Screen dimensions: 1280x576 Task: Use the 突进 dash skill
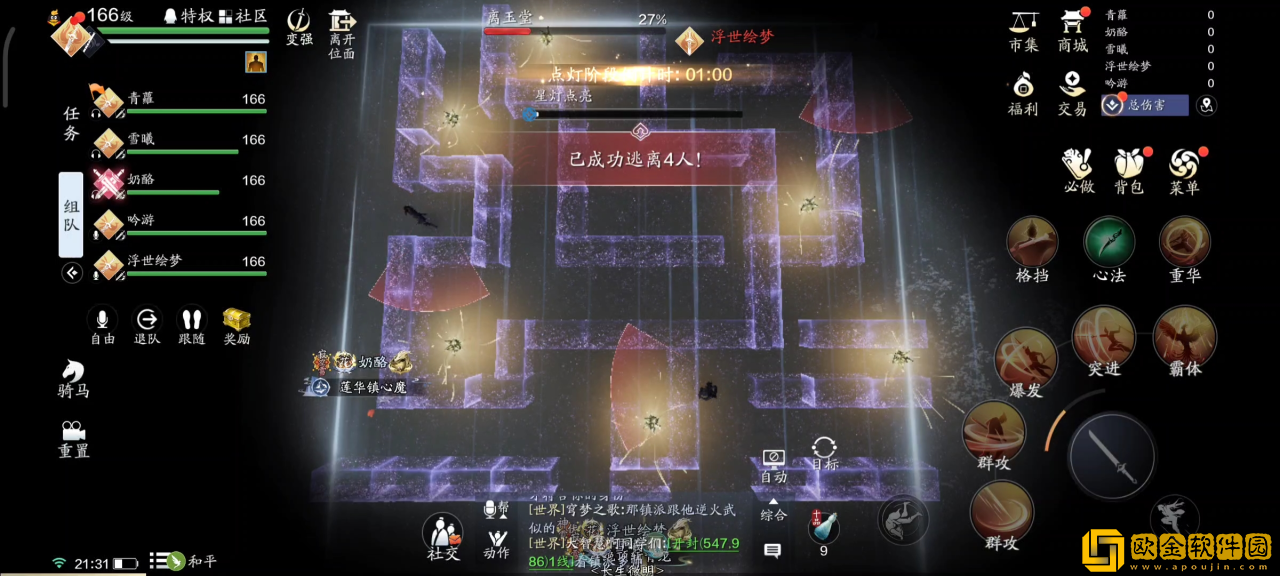[1104, 340]
